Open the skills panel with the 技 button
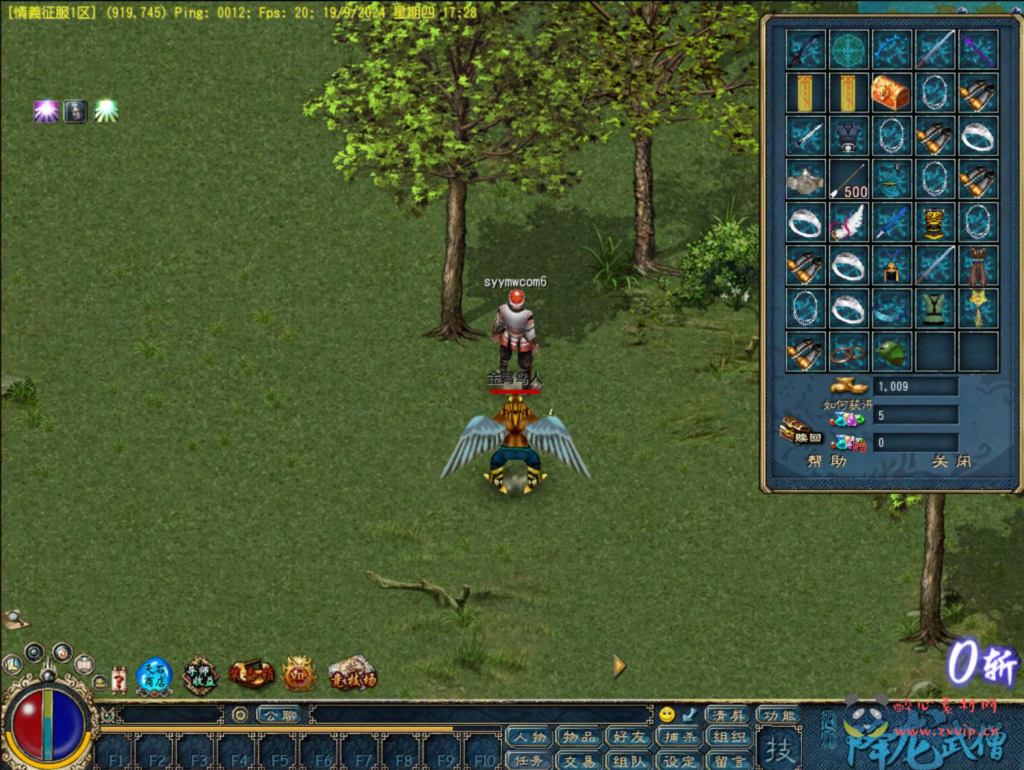1024x770 pixels. 779,748
